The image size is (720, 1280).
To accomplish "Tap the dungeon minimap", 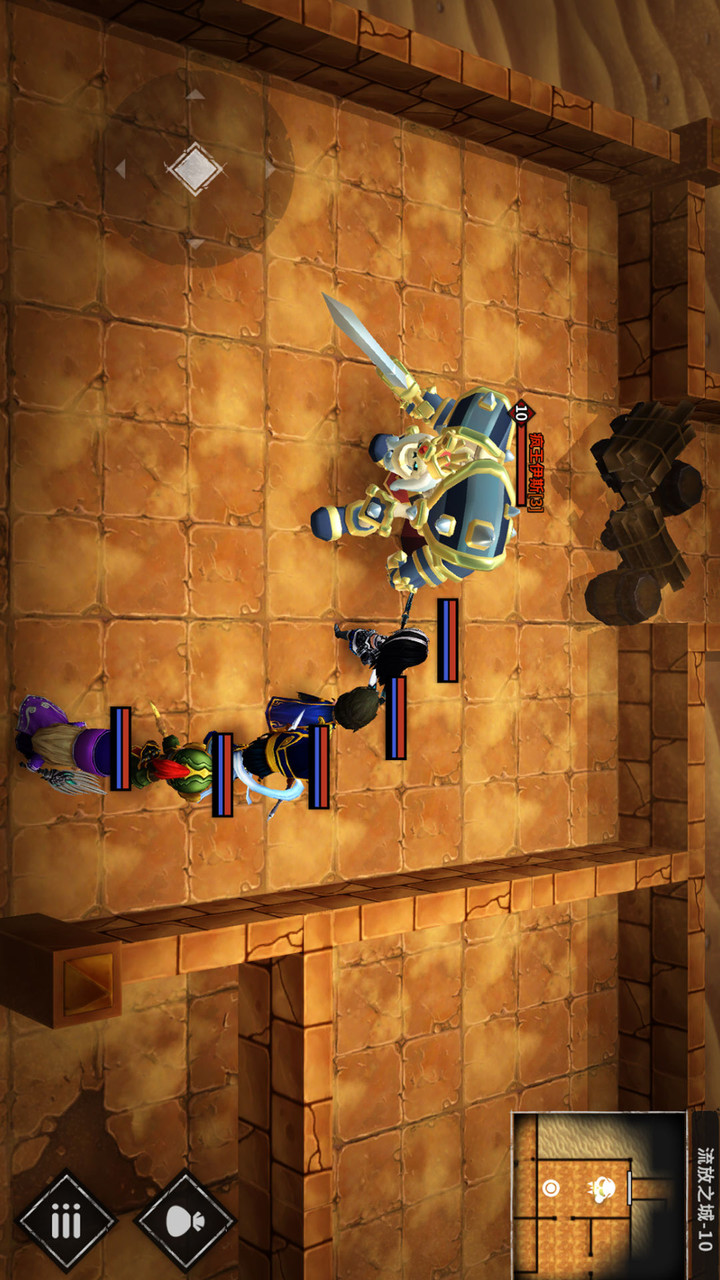I will click(599, 1194).
